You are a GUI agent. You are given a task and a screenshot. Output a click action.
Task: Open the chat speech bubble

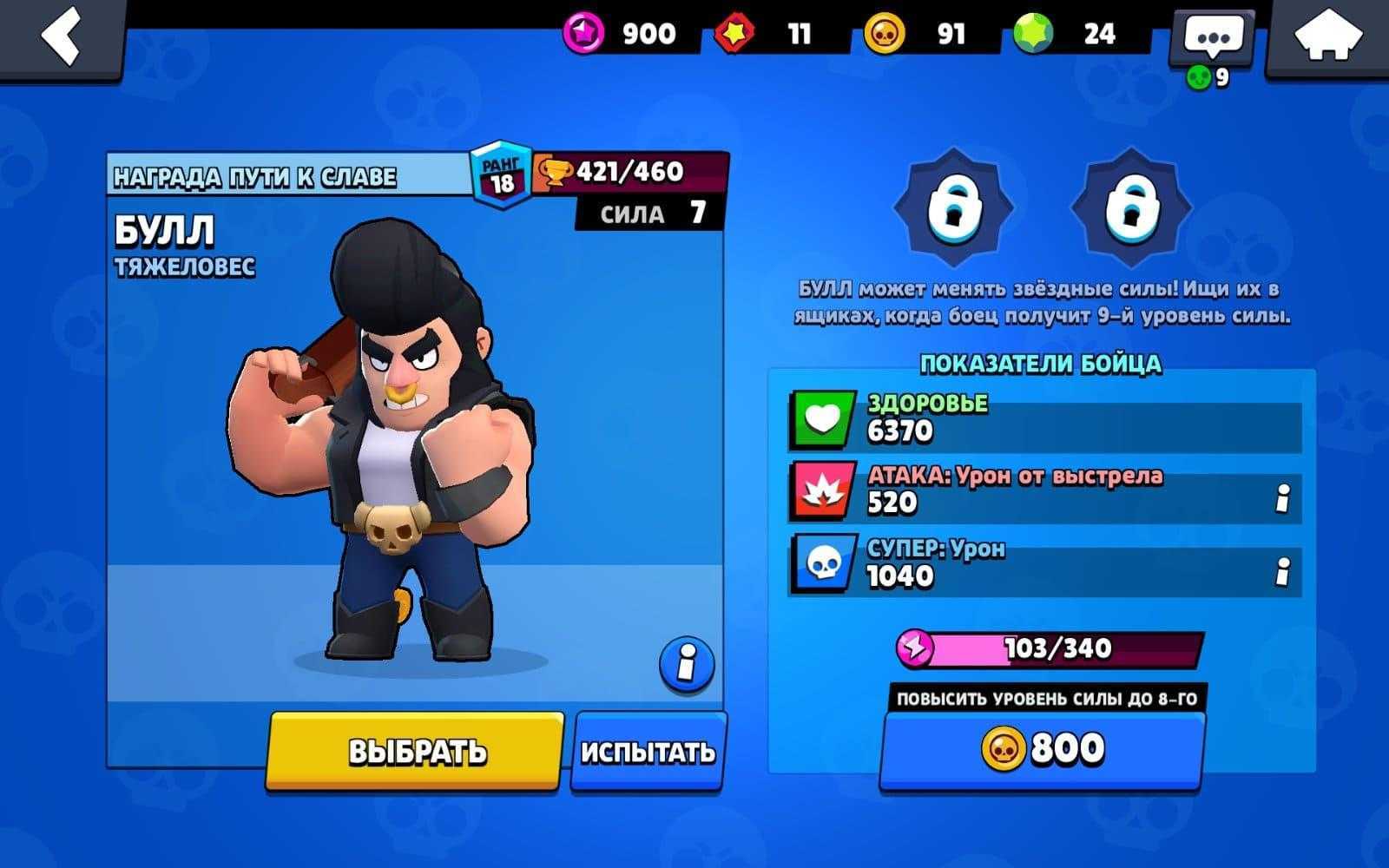[x=1213, y=37]
